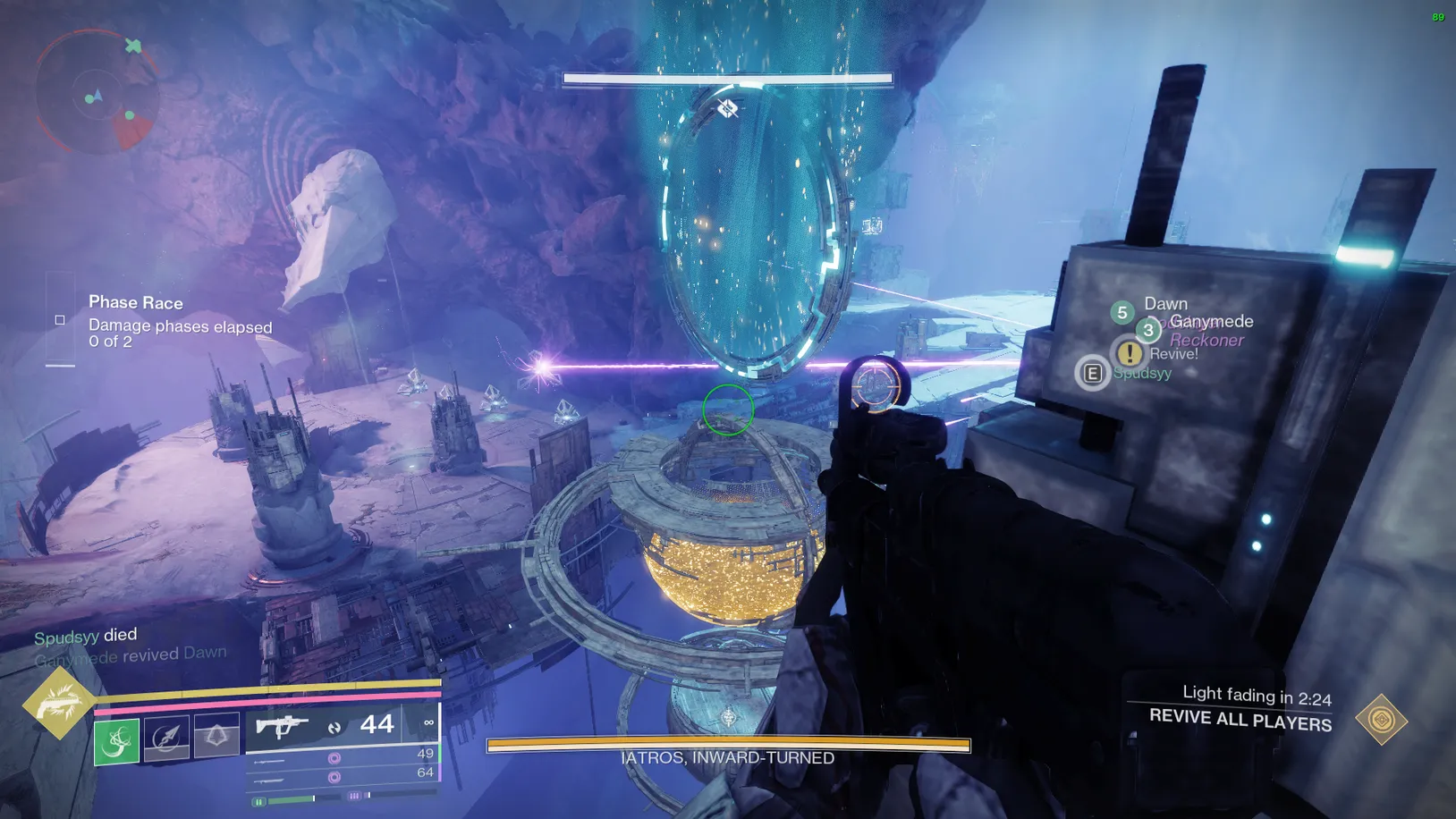
Task: Click the circular radar in the corner
Action: click(96, 92)
